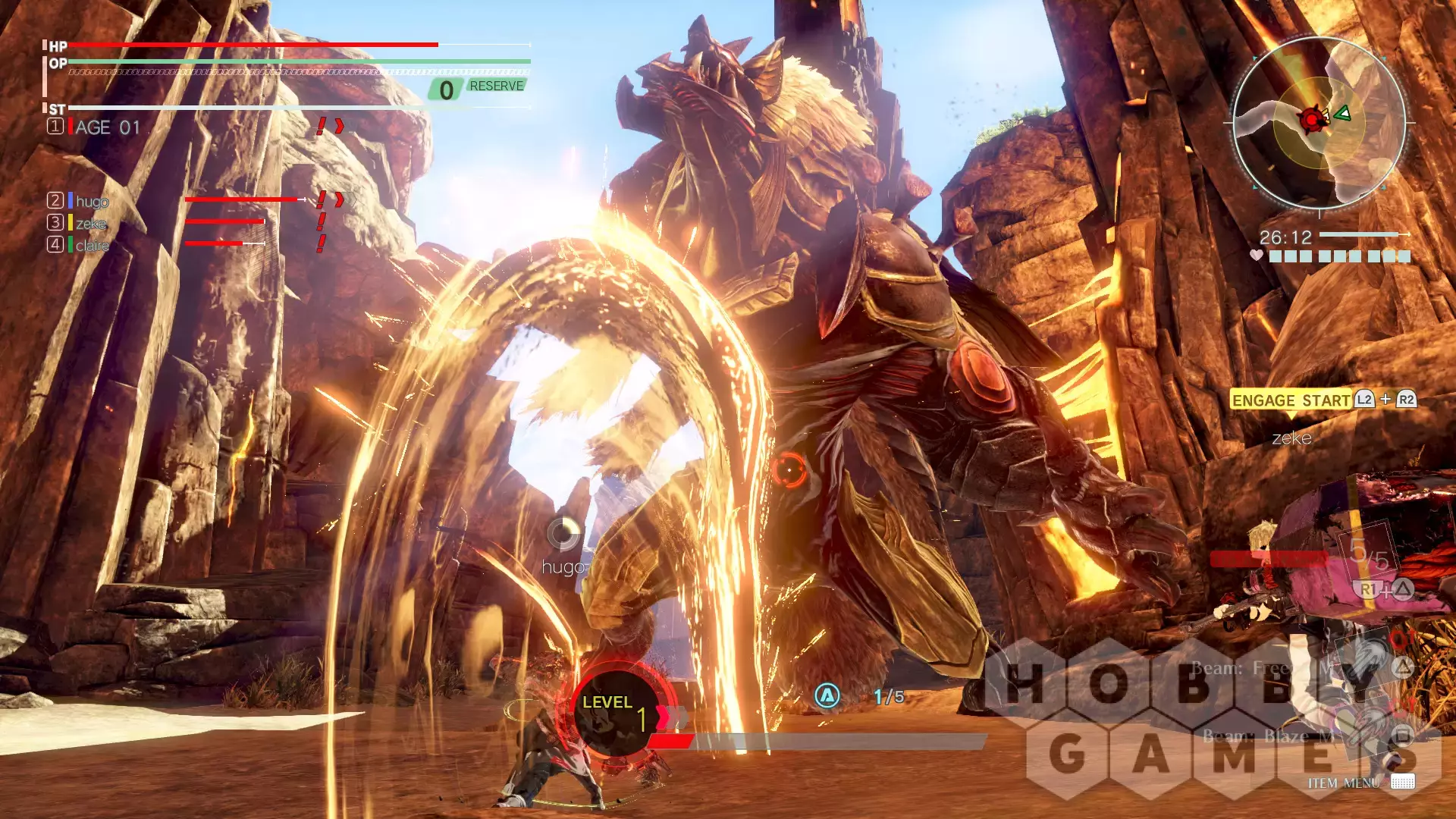Open the ITEM MENU

(1343, 783)
